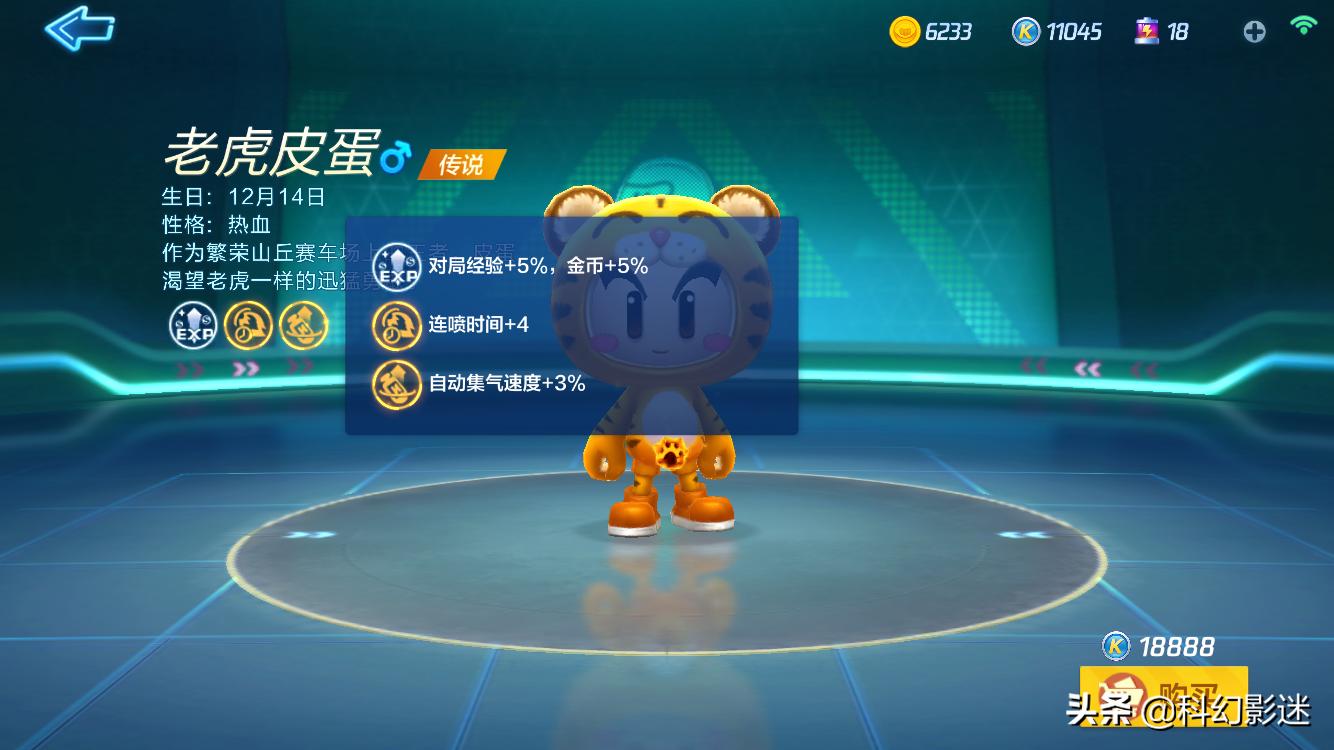Click the EXP icon inside the stats popup
1334x750 pixels.
point(397,267)
